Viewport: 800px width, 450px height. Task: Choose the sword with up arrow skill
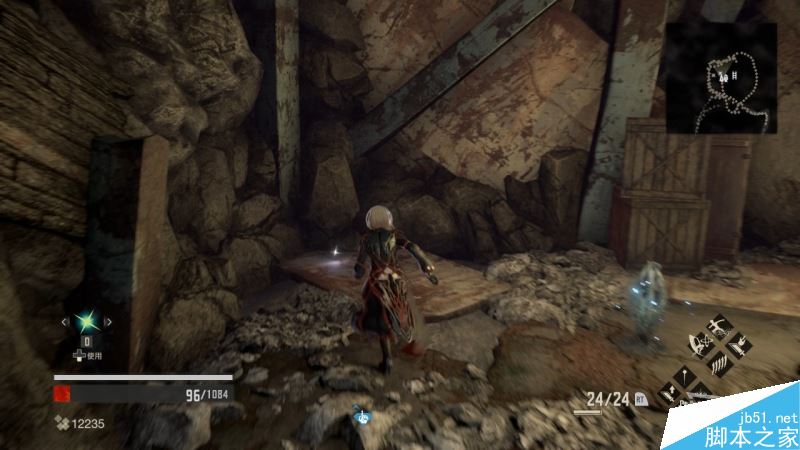click(x=669, y=394)
